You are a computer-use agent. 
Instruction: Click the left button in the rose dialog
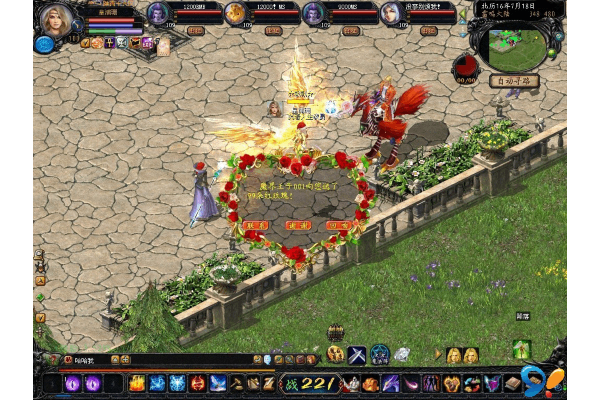[x=256, y=226]
